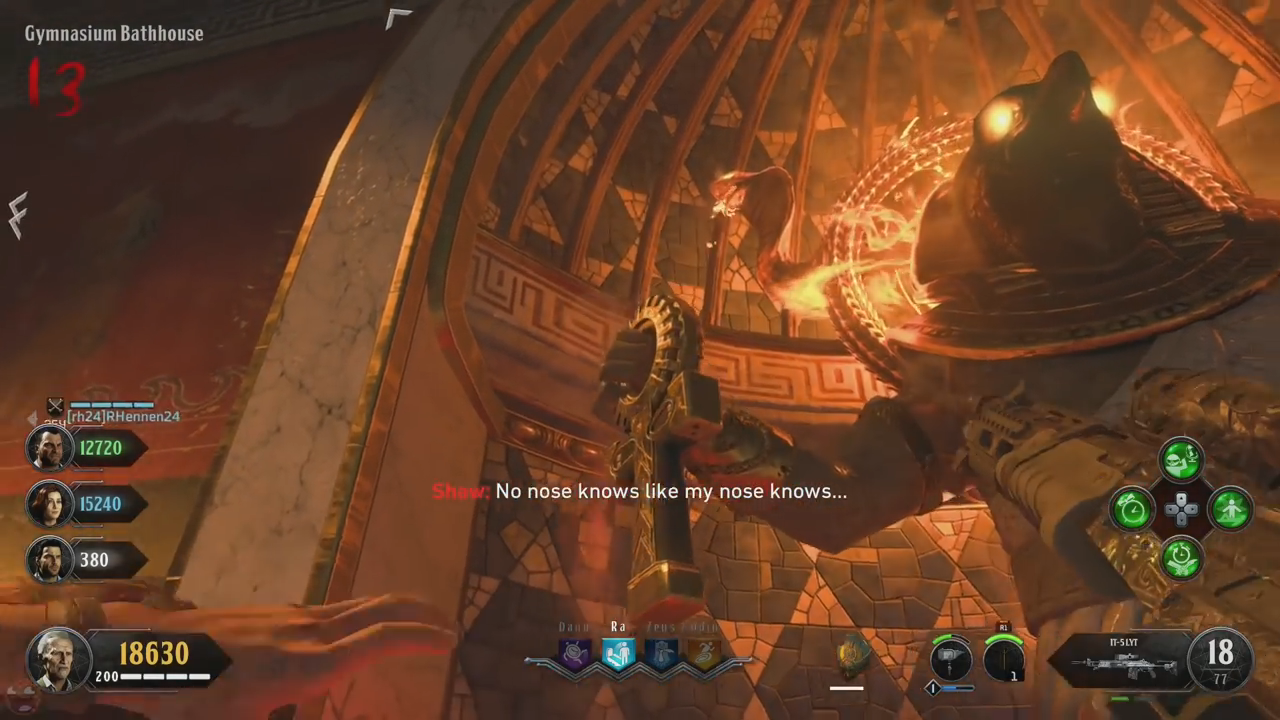Select the highlighted Ra perk icon

tap(618, 655)
